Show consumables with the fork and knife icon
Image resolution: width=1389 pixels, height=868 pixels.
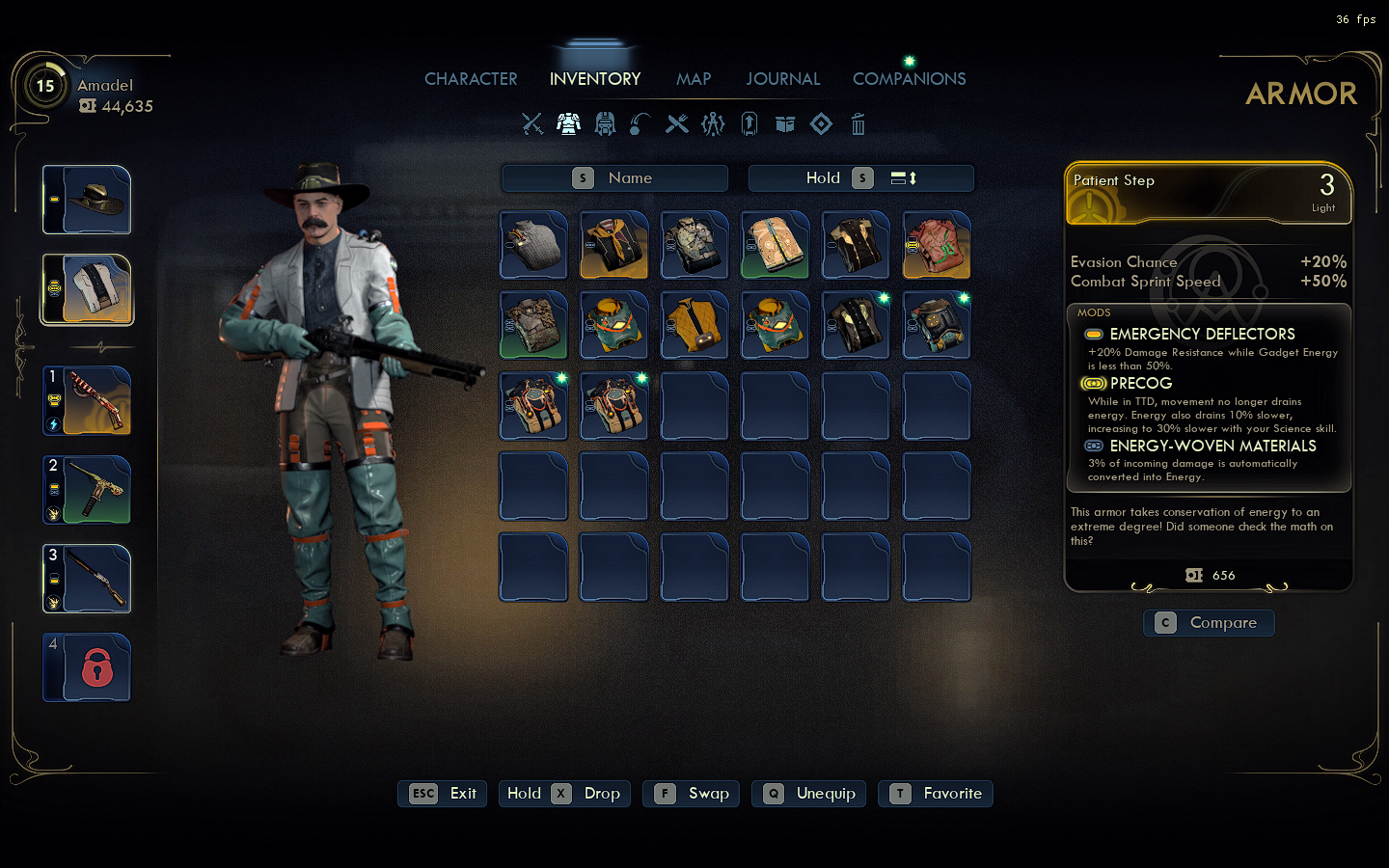(x=677, y=124)
